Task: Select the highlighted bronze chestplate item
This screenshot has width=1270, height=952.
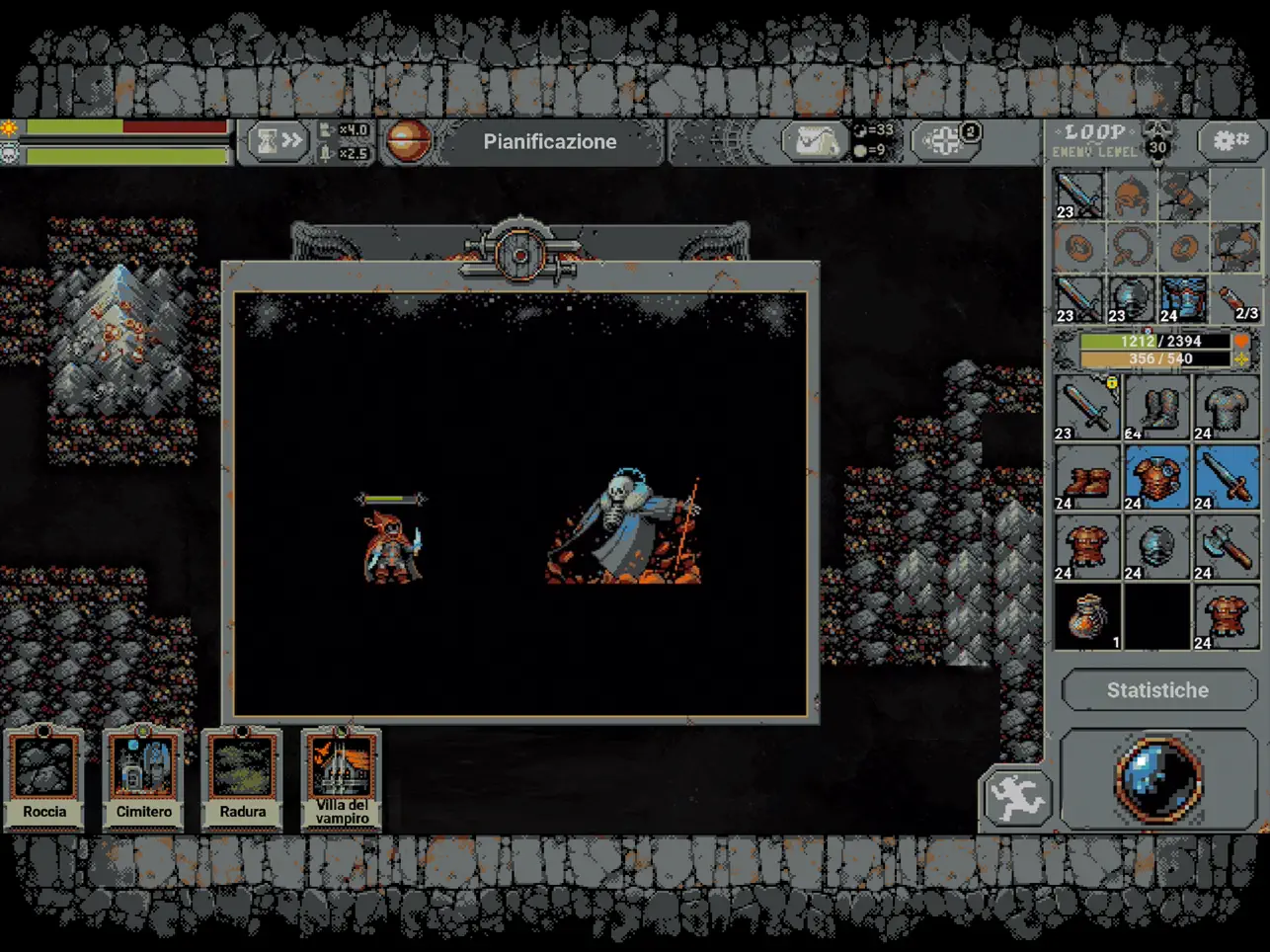Action: [x=1156, y=477]
